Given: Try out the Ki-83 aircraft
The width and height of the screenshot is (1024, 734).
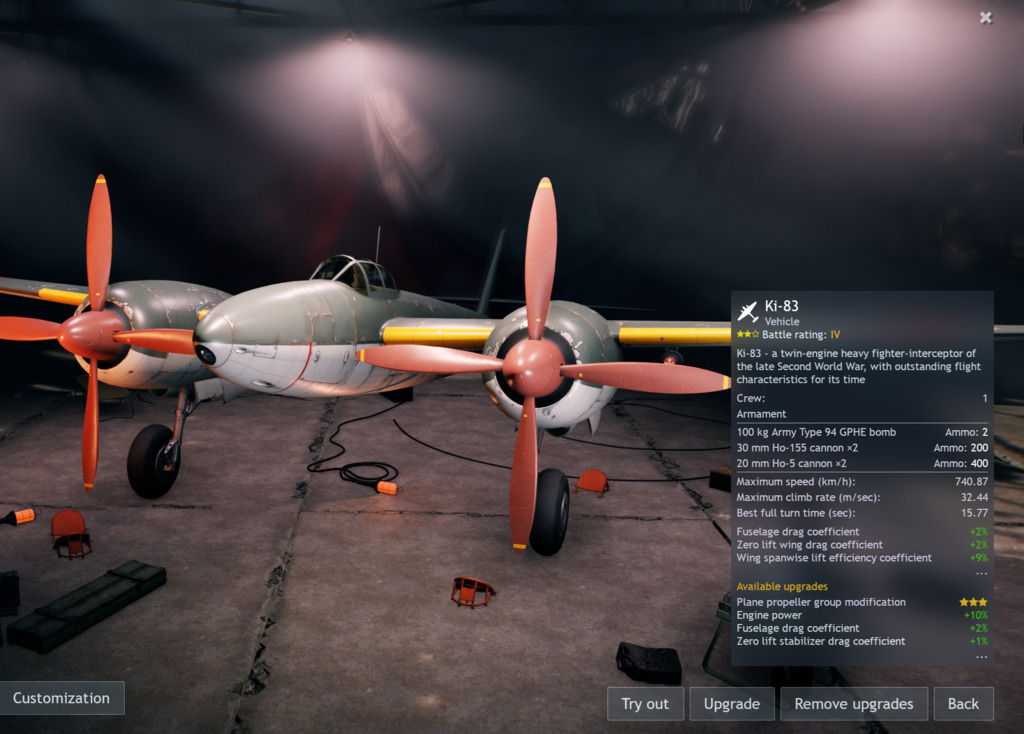Looking at the screenshot, I should click(645, 704).
